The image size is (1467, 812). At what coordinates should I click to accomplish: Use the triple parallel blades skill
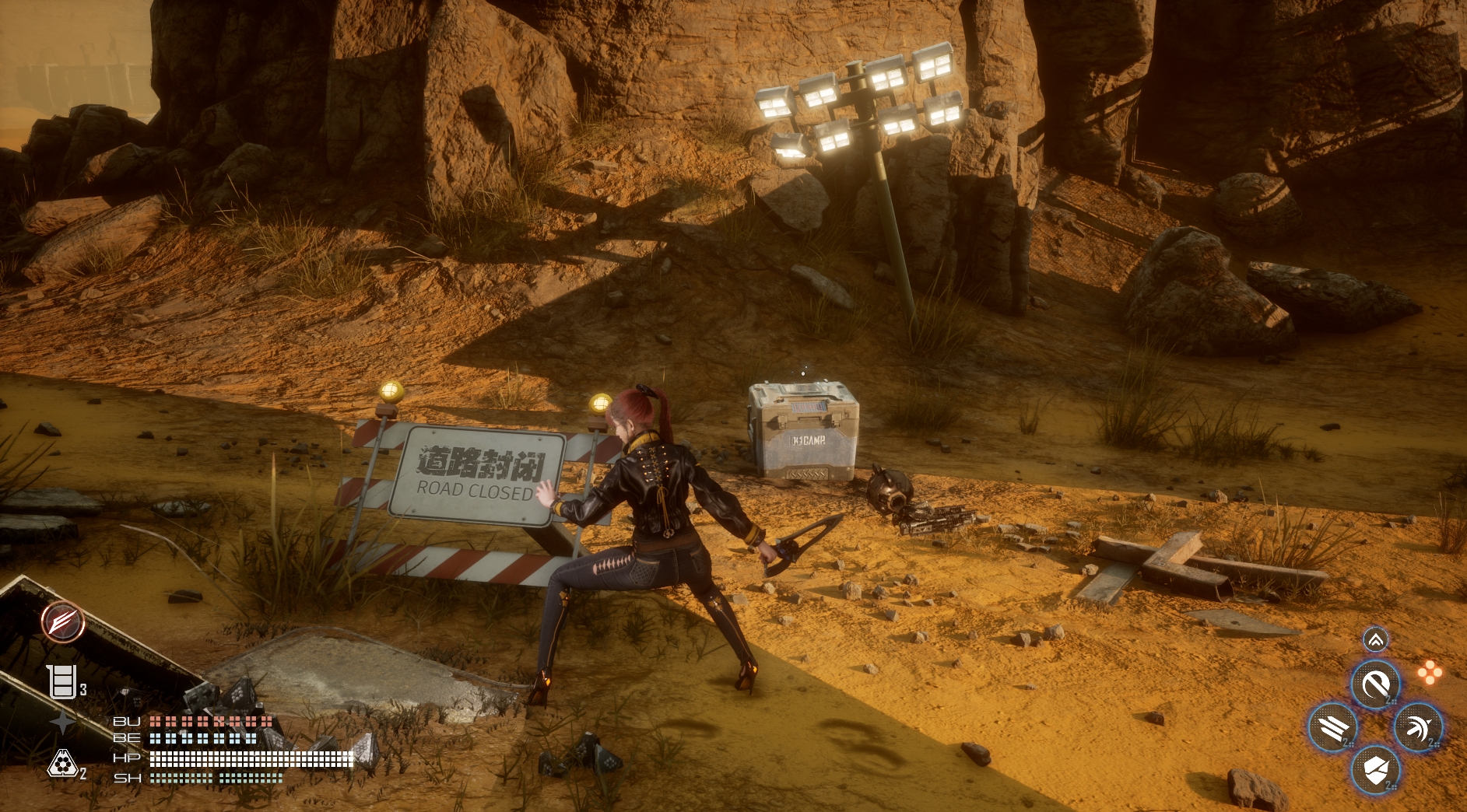[x=1334, y=728]
